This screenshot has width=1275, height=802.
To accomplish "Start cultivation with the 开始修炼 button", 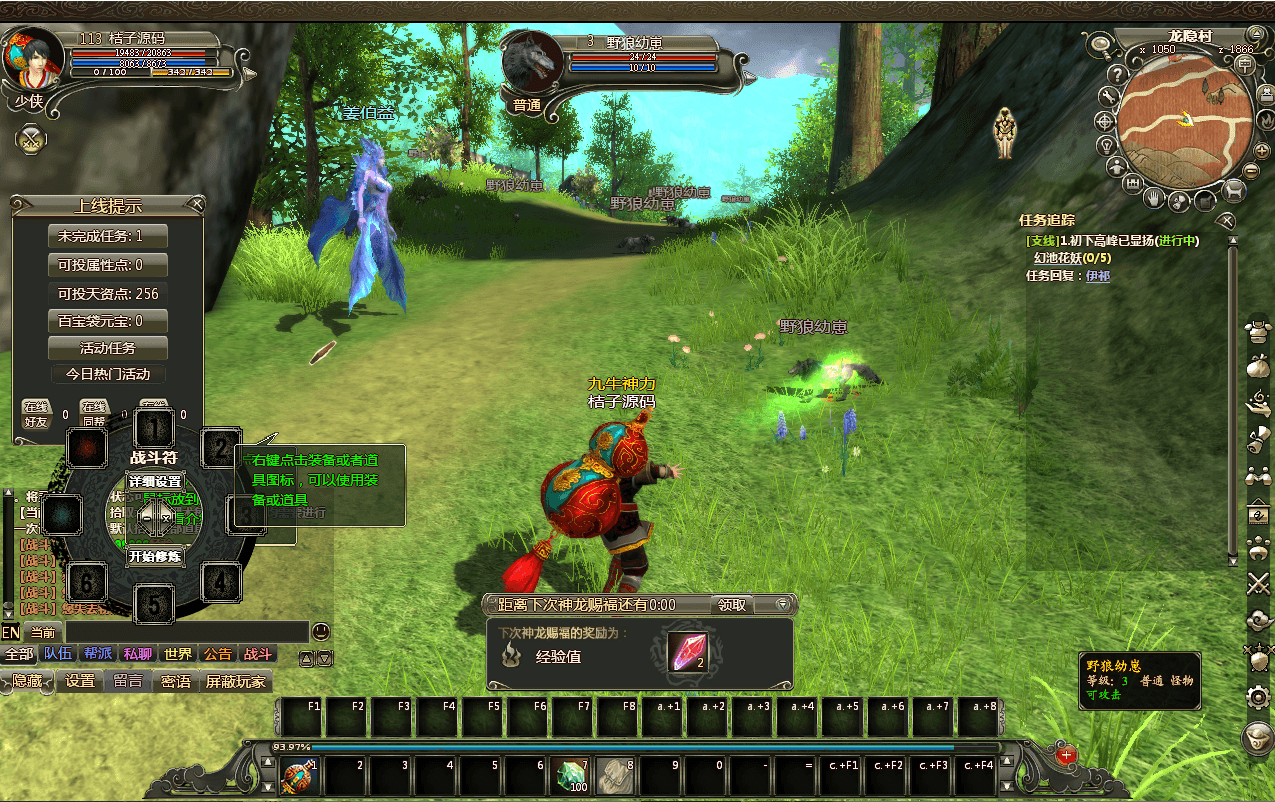I will (x=155, y=556).
